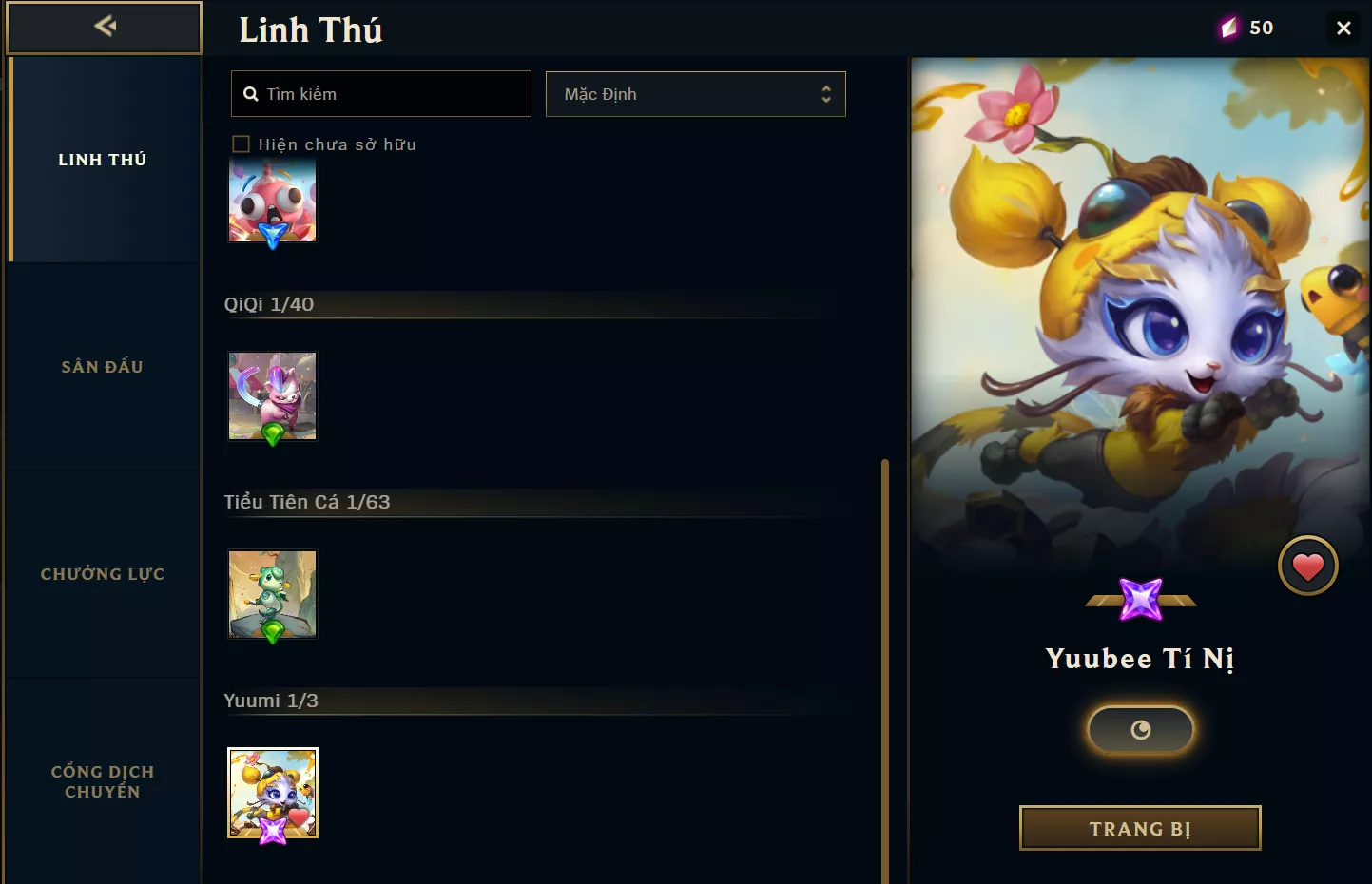The image size is (1372, 884).
Task: Select the red googly-eyed little legend thumbnail
Action: pos(272,200)
